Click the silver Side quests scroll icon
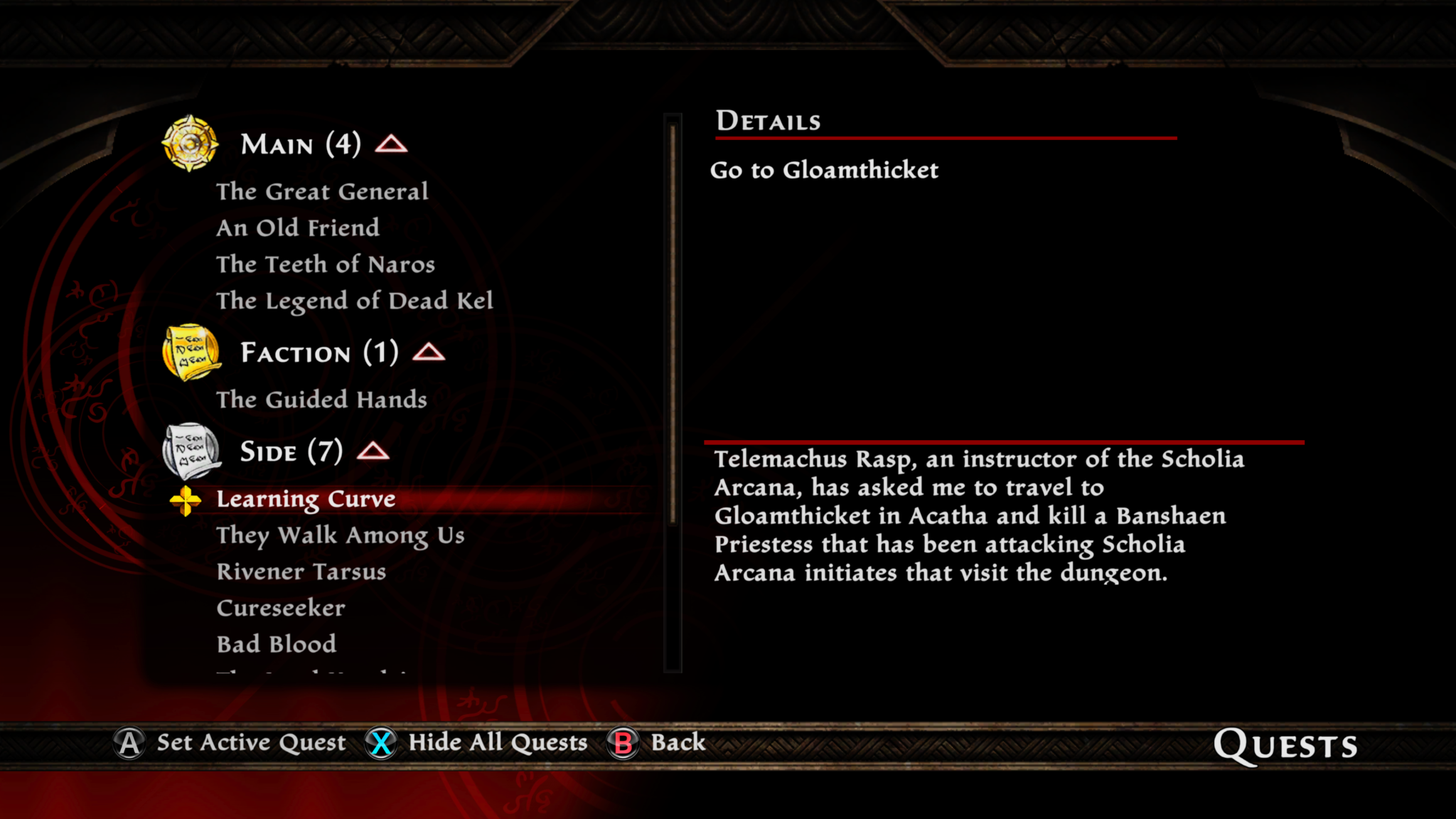Image resolution: width=1456 pixels, height=819 pixels. click(191, 451)
